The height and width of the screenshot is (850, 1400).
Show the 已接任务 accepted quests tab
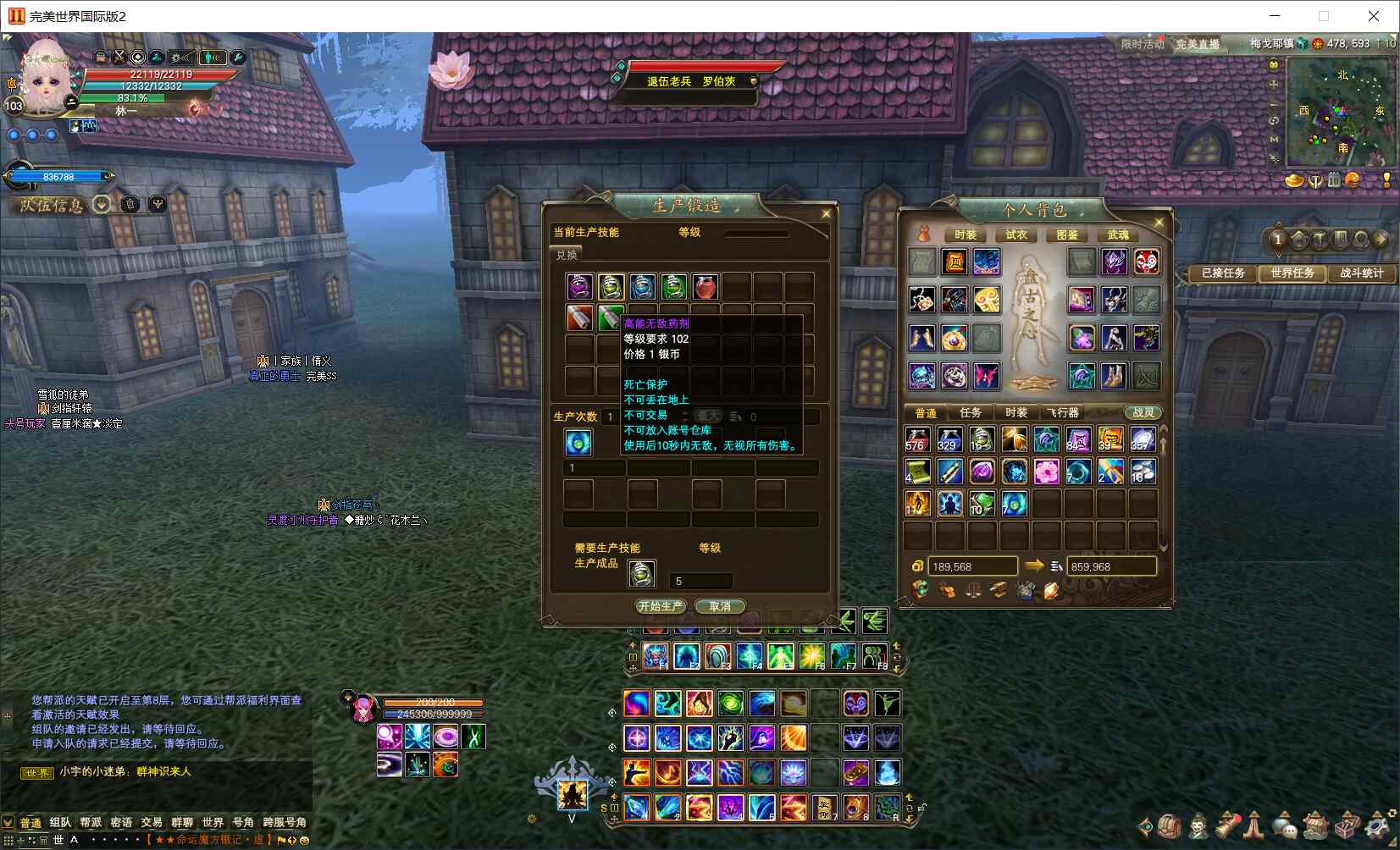point(1223,273)
